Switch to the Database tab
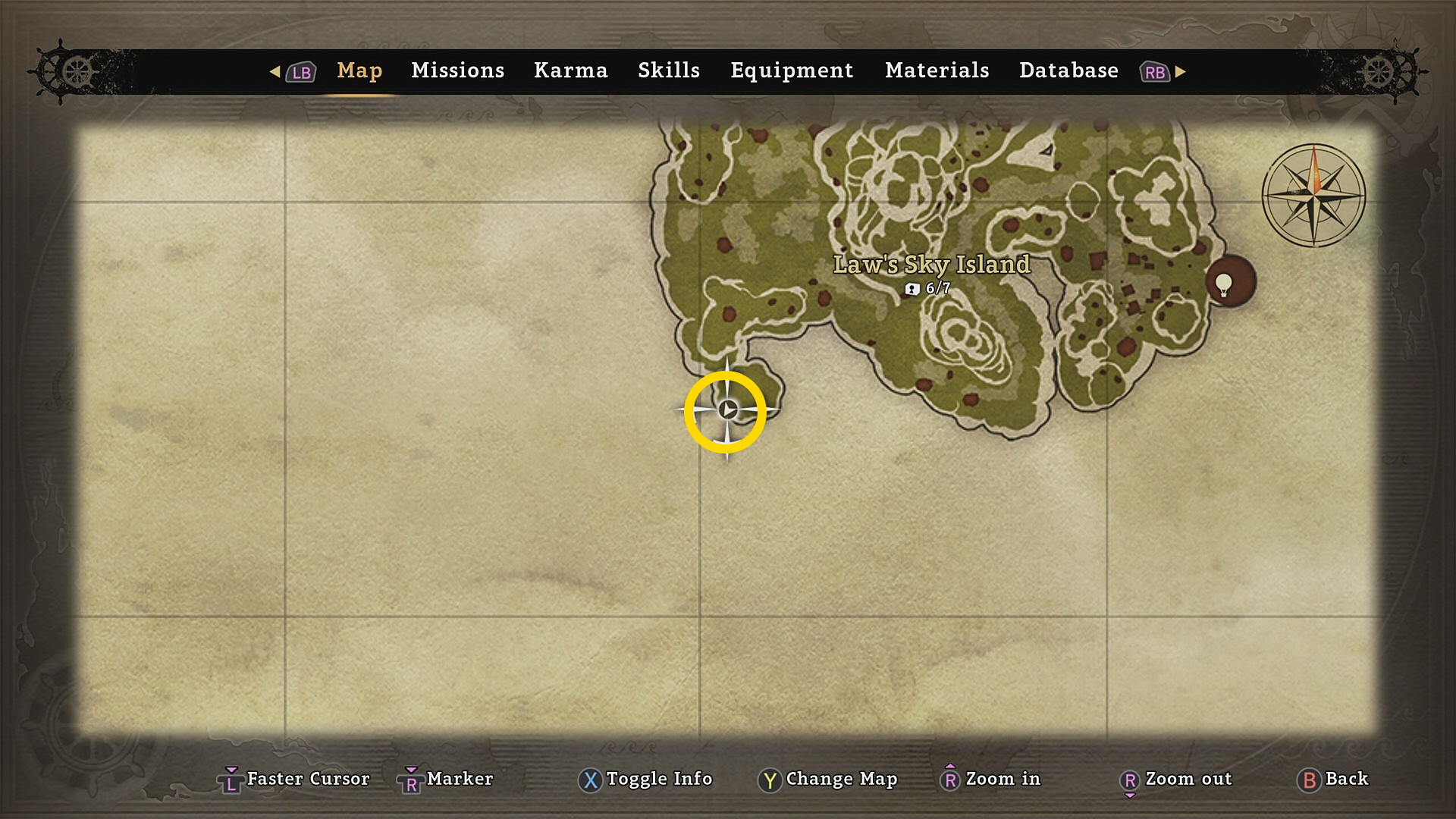1456x819 pixels. coord(1068,71)
